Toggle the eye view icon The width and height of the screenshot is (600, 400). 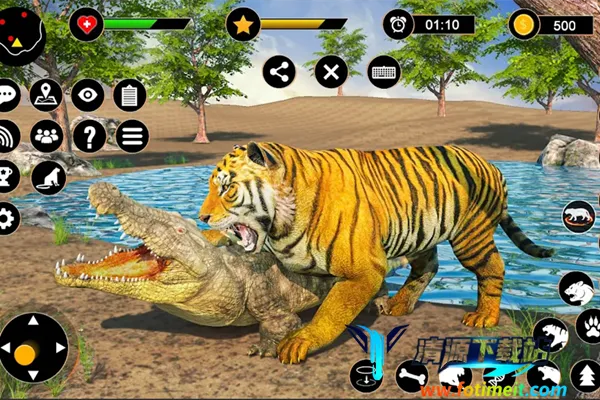88,95
